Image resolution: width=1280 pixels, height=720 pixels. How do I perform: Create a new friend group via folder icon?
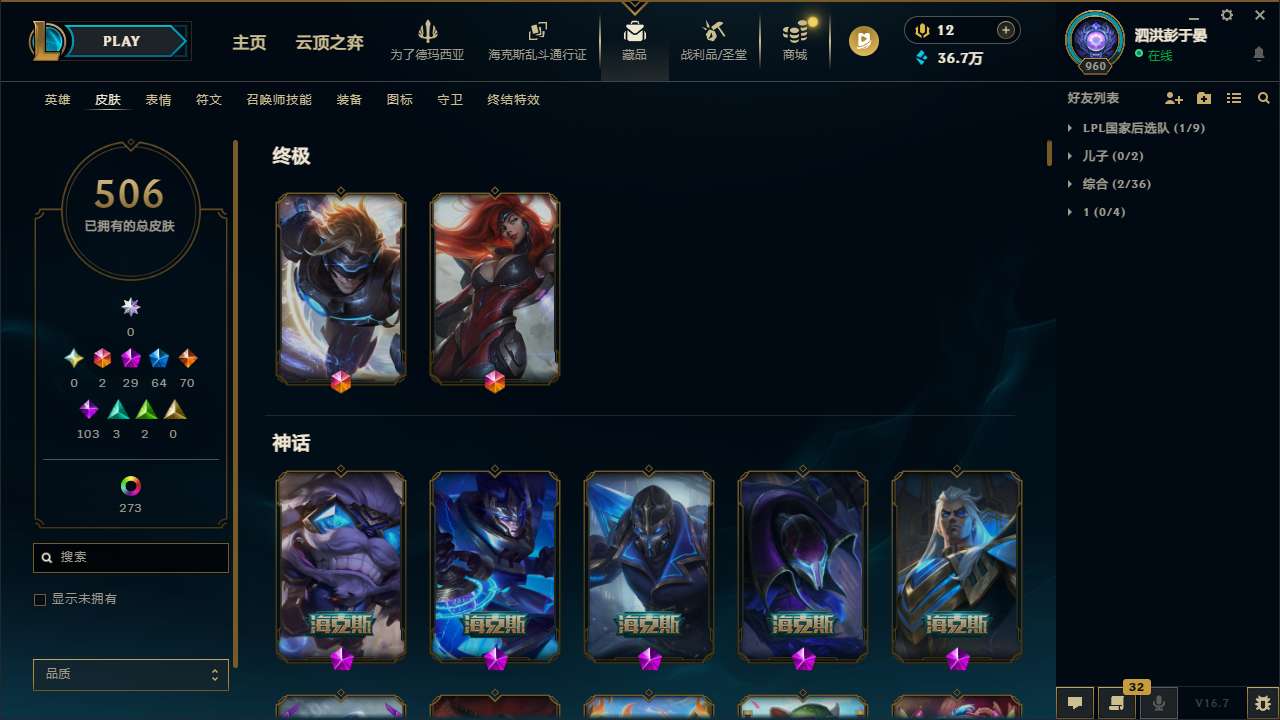(1203, 98)
